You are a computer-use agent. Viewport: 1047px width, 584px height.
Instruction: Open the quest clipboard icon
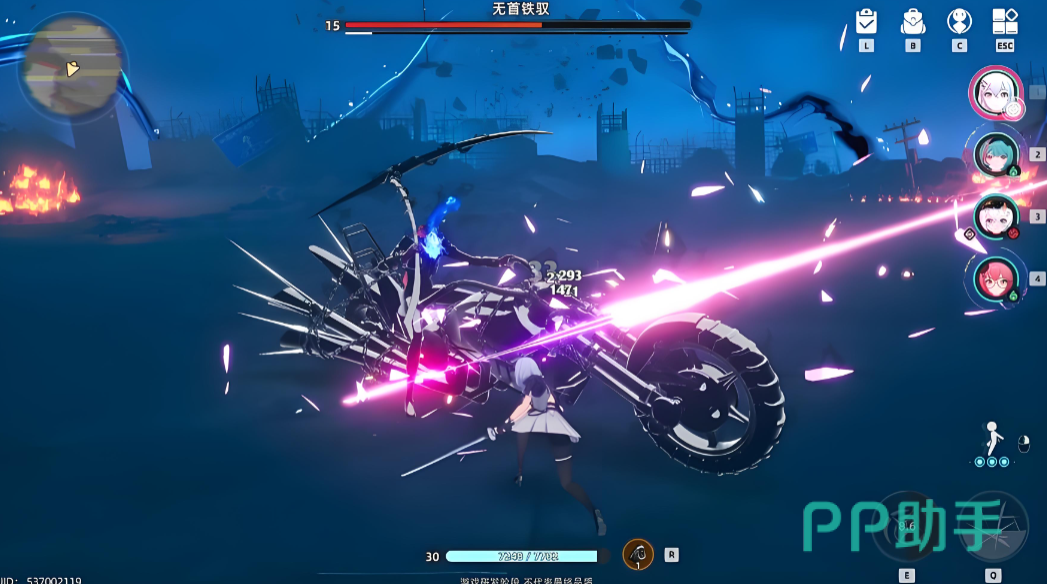[866, 22]
